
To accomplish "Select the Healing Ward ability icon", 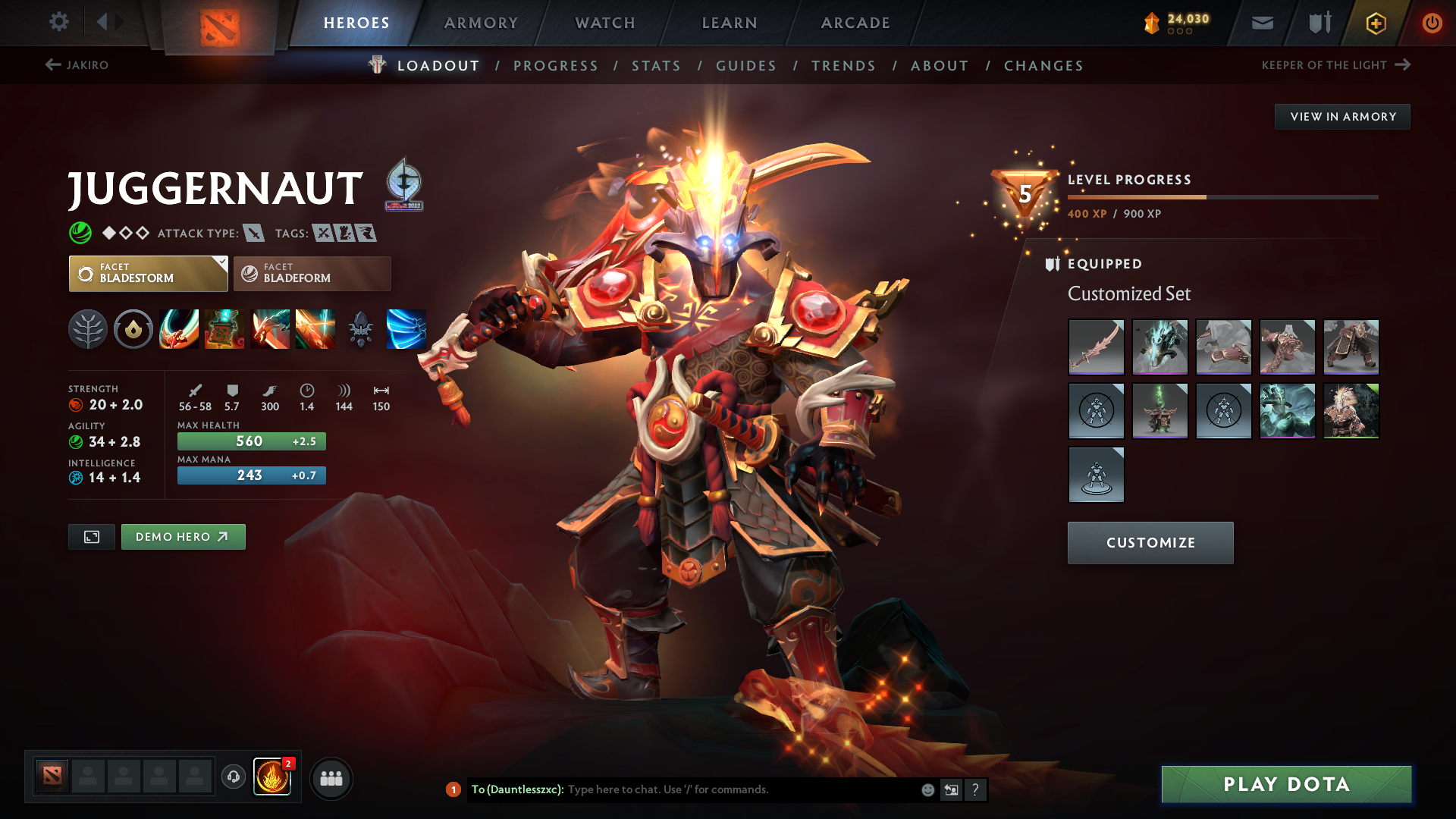I will (224, 329).
